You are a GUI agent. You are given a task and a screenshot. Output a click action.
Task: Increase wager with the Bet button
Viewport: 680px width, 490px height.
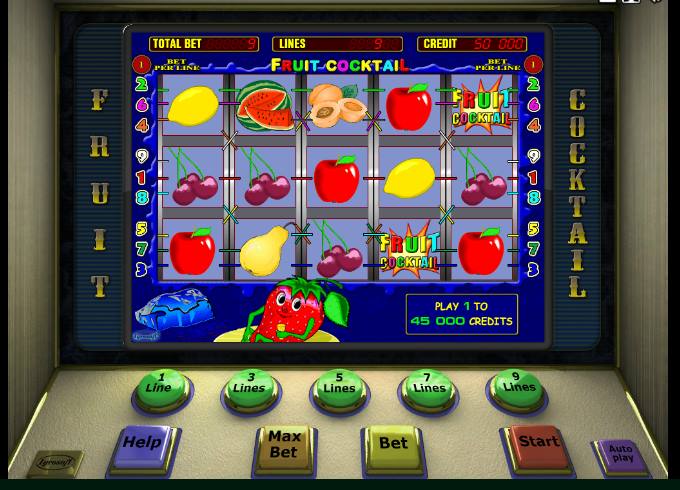[x=393, y=445]
